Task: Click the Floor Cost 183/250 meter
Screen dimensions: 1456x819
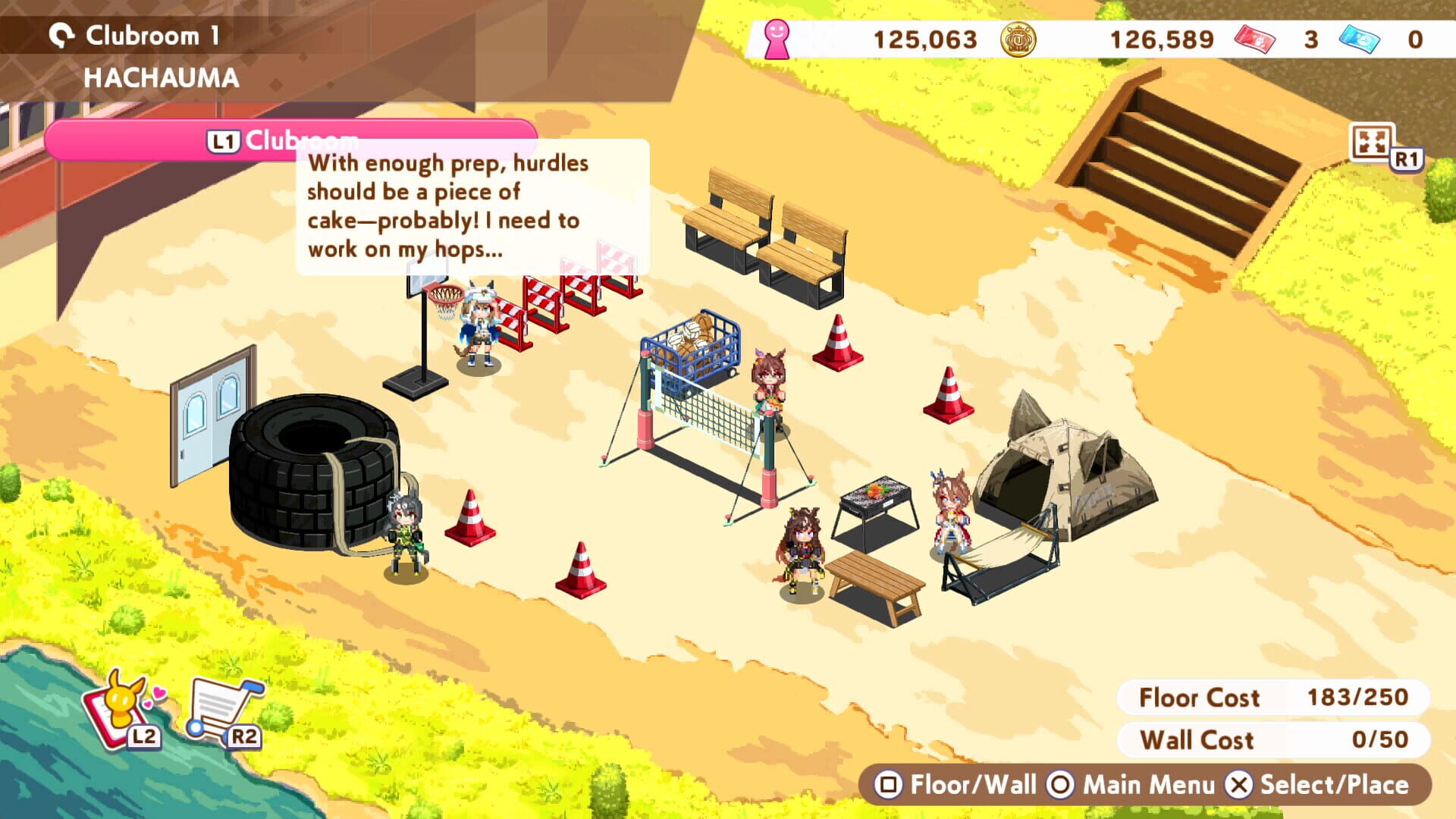Action: pyautogui.click(x=1268, y=698)
